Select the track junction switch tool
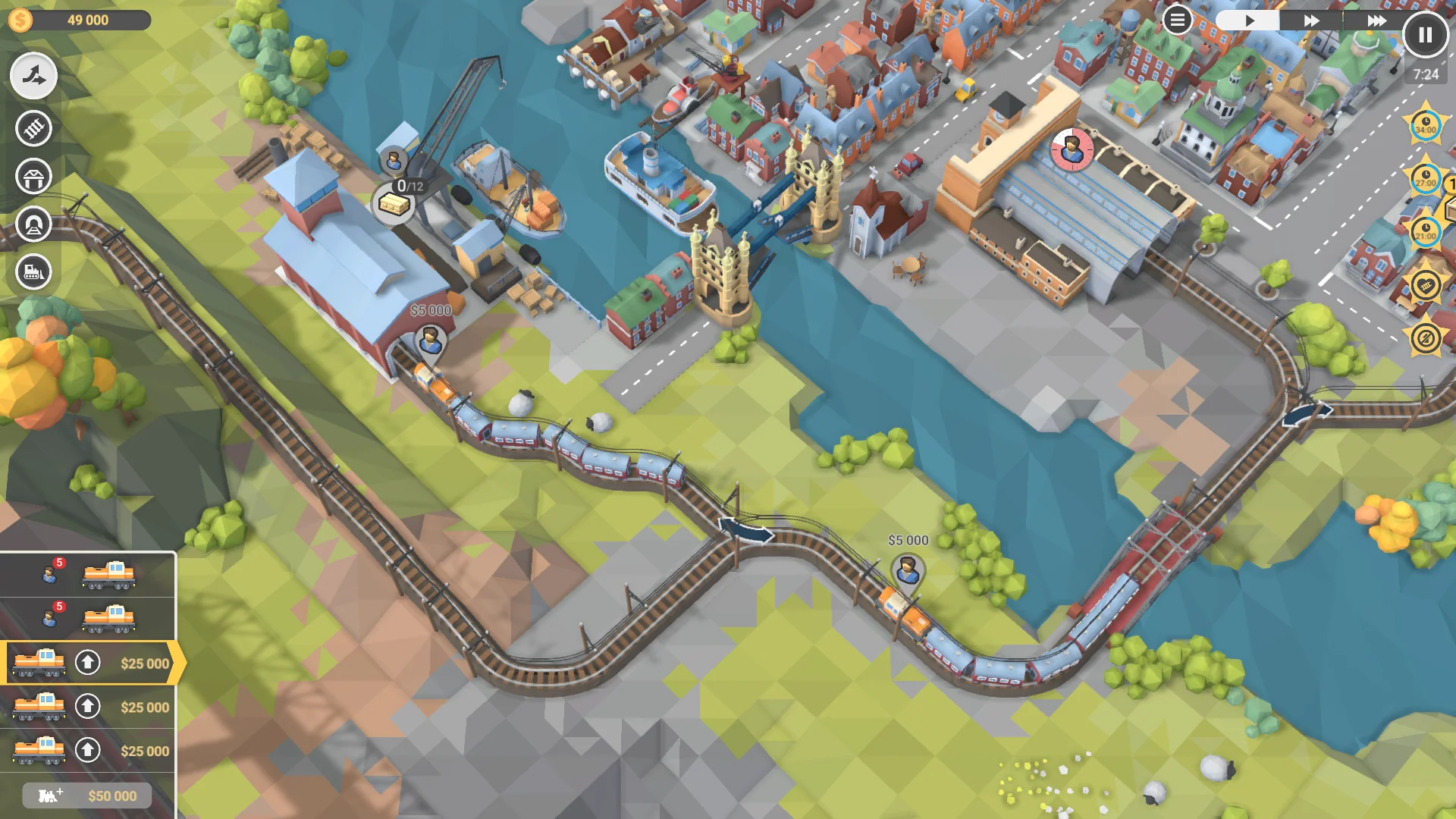1456x819 pixels. [33, 76]
